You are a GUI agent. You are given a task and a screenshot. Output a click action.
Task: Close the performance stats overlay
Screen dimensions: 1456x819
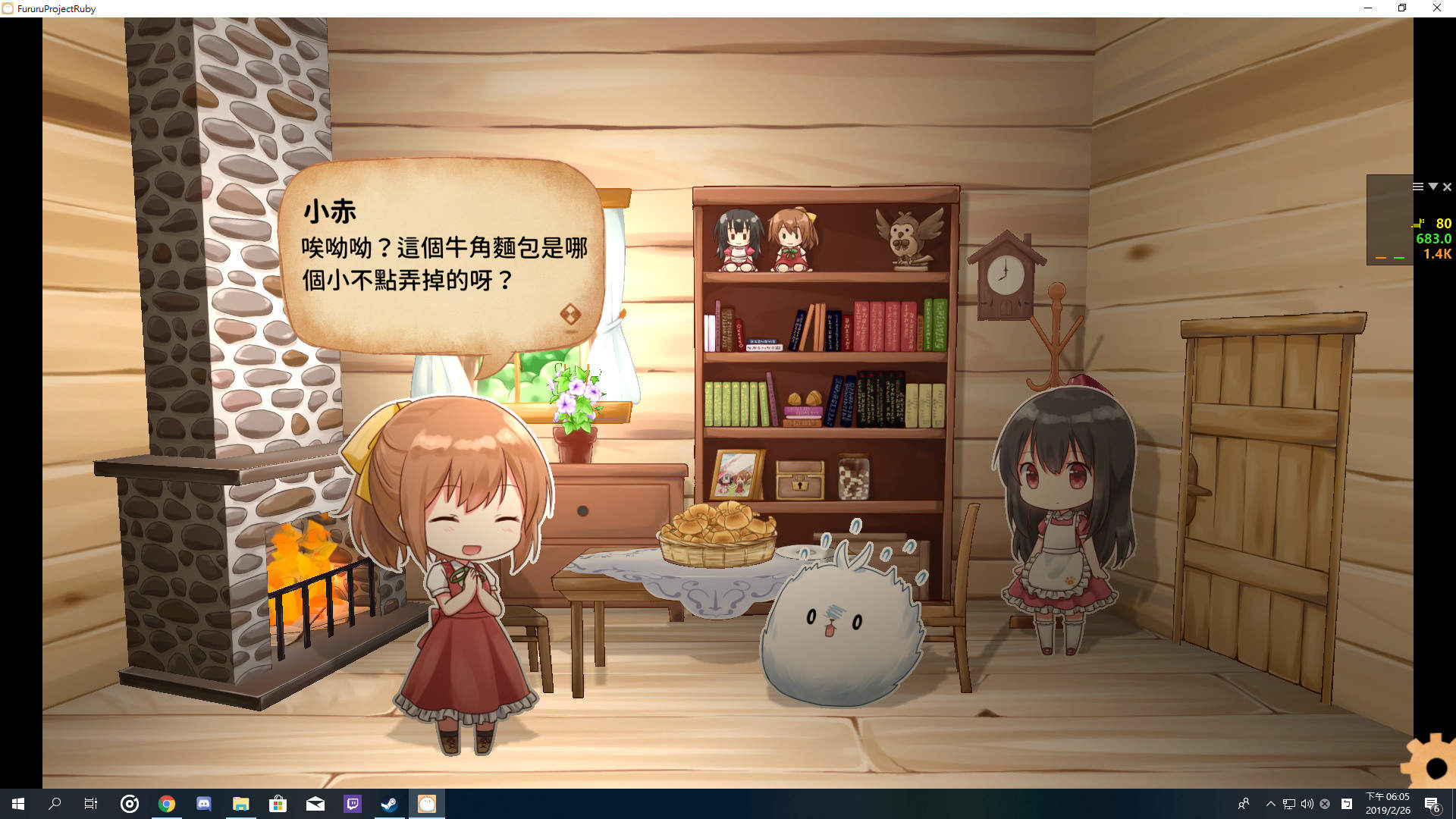[x=1447, y=186]
